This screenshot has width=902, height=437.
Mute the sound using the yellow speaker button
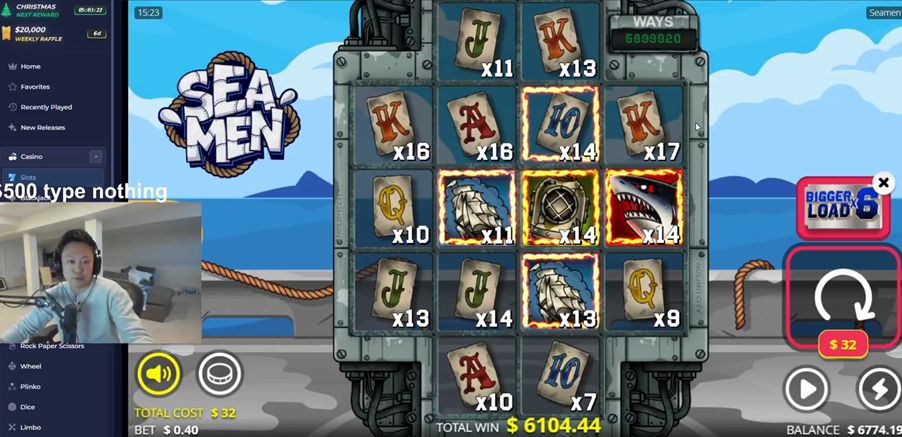(158, 374)
